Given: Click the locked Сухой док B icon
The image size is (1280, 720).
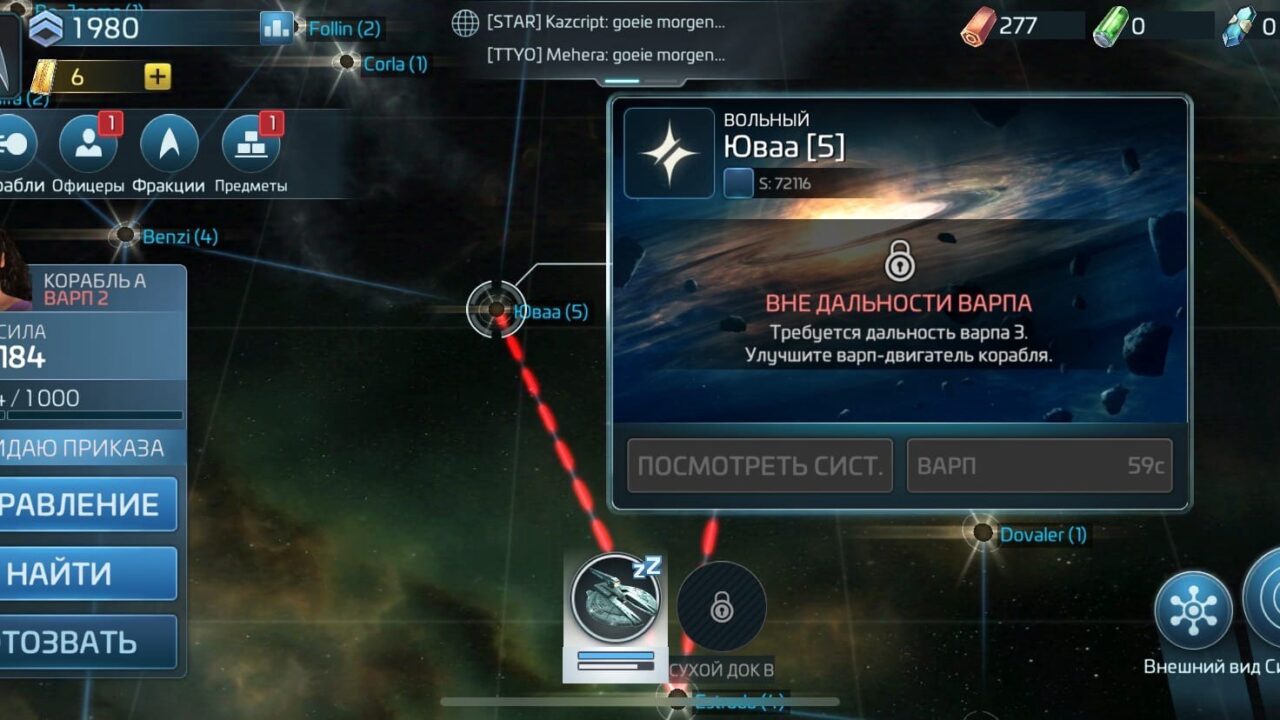Looking at the screenshot, I should [x=722, y=605].
